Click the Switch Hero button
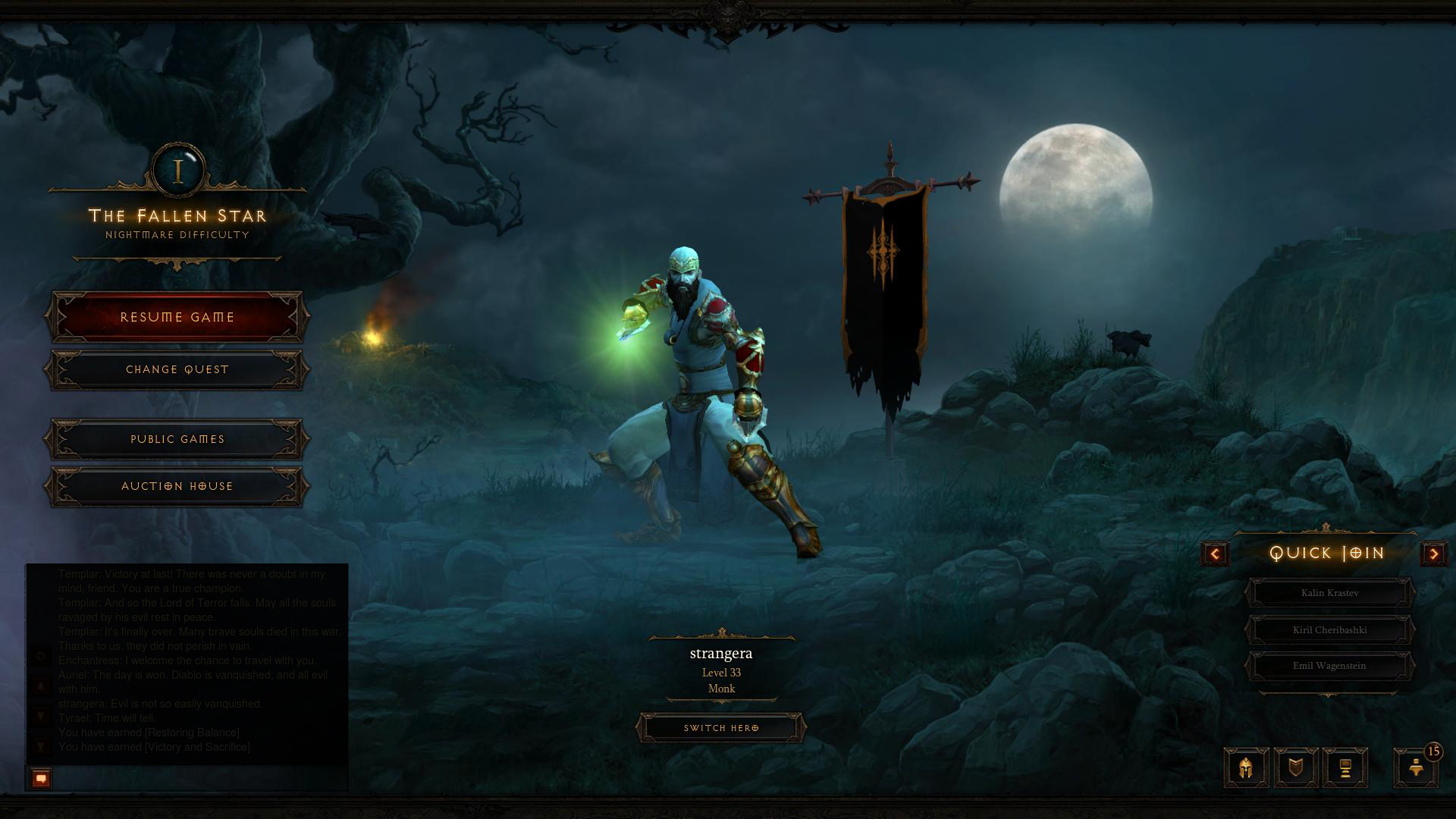 [x=721, y=728]
